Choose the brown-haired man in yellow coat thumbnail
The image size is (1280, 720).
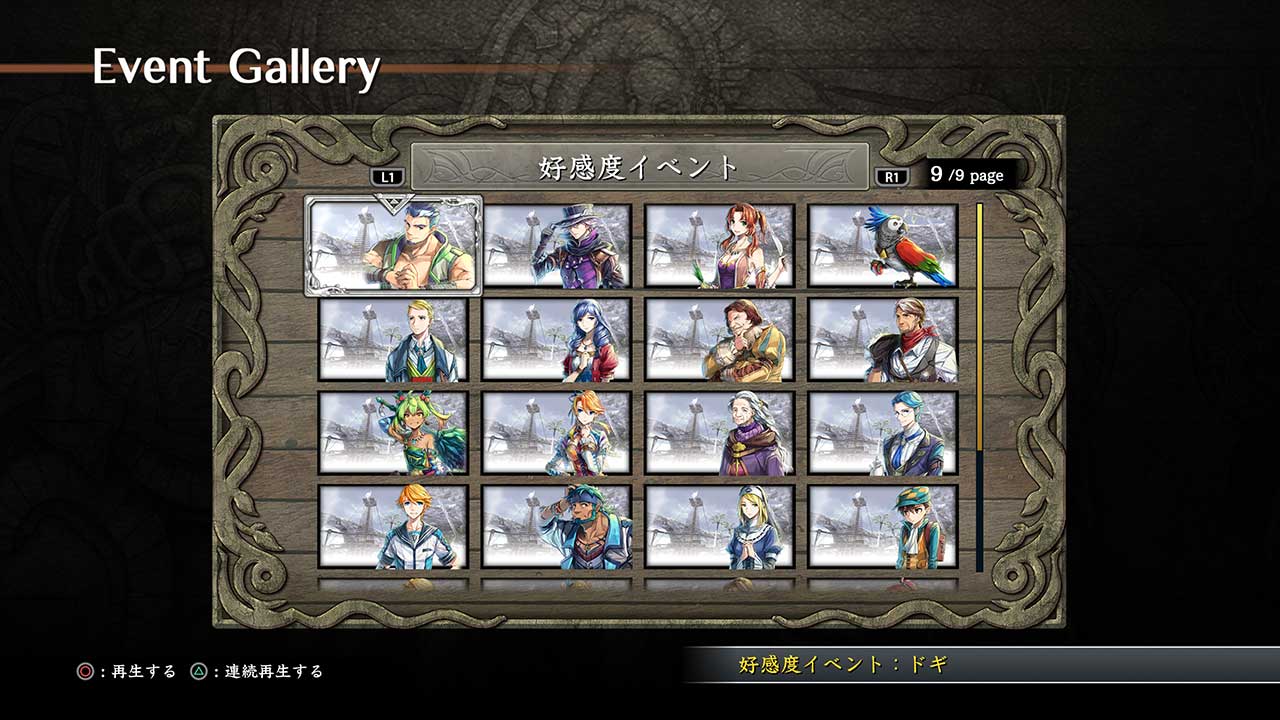(720, 339)
